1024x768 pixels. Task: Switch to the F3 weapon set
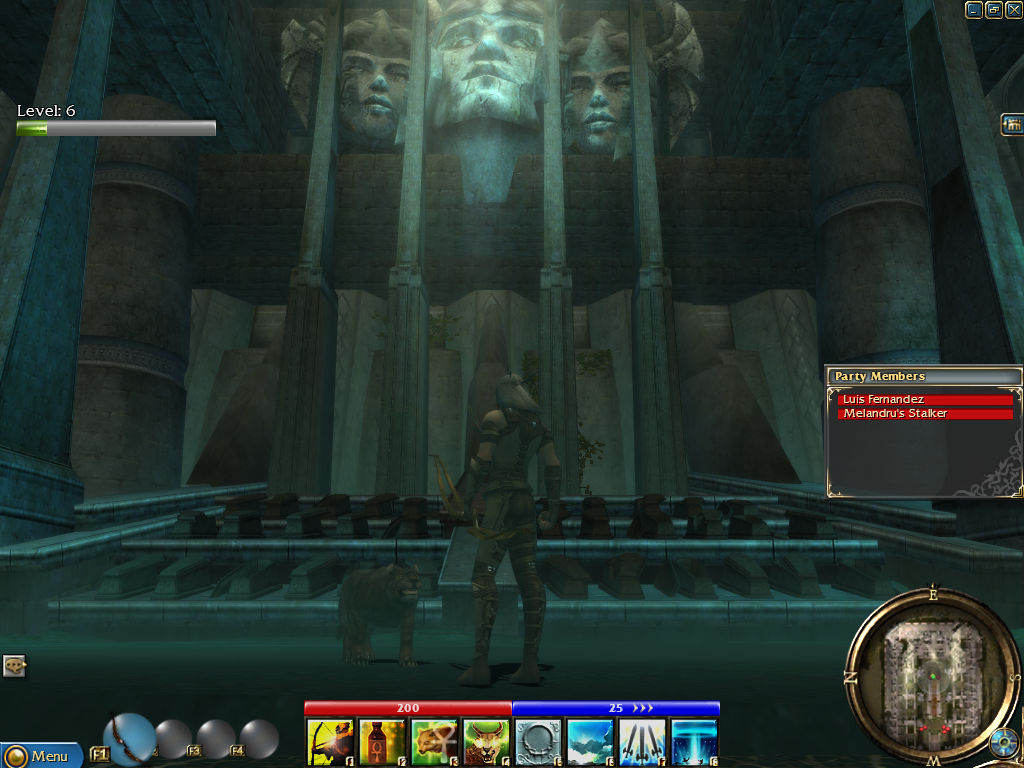click(x=216, y=739)
